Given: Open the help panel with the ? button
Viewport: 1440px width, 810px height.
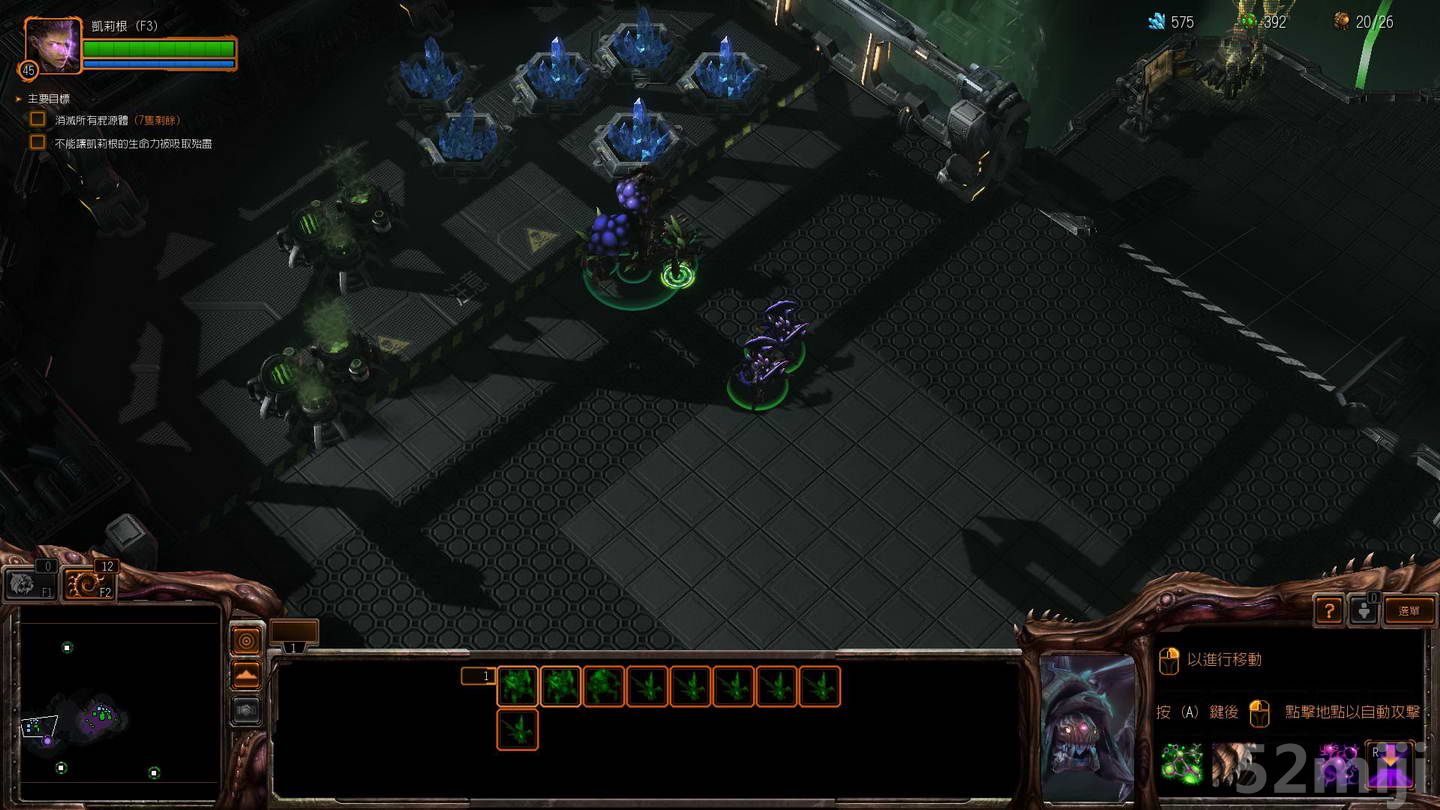Looking at the screenshot, I should (x=1328, y=610).
